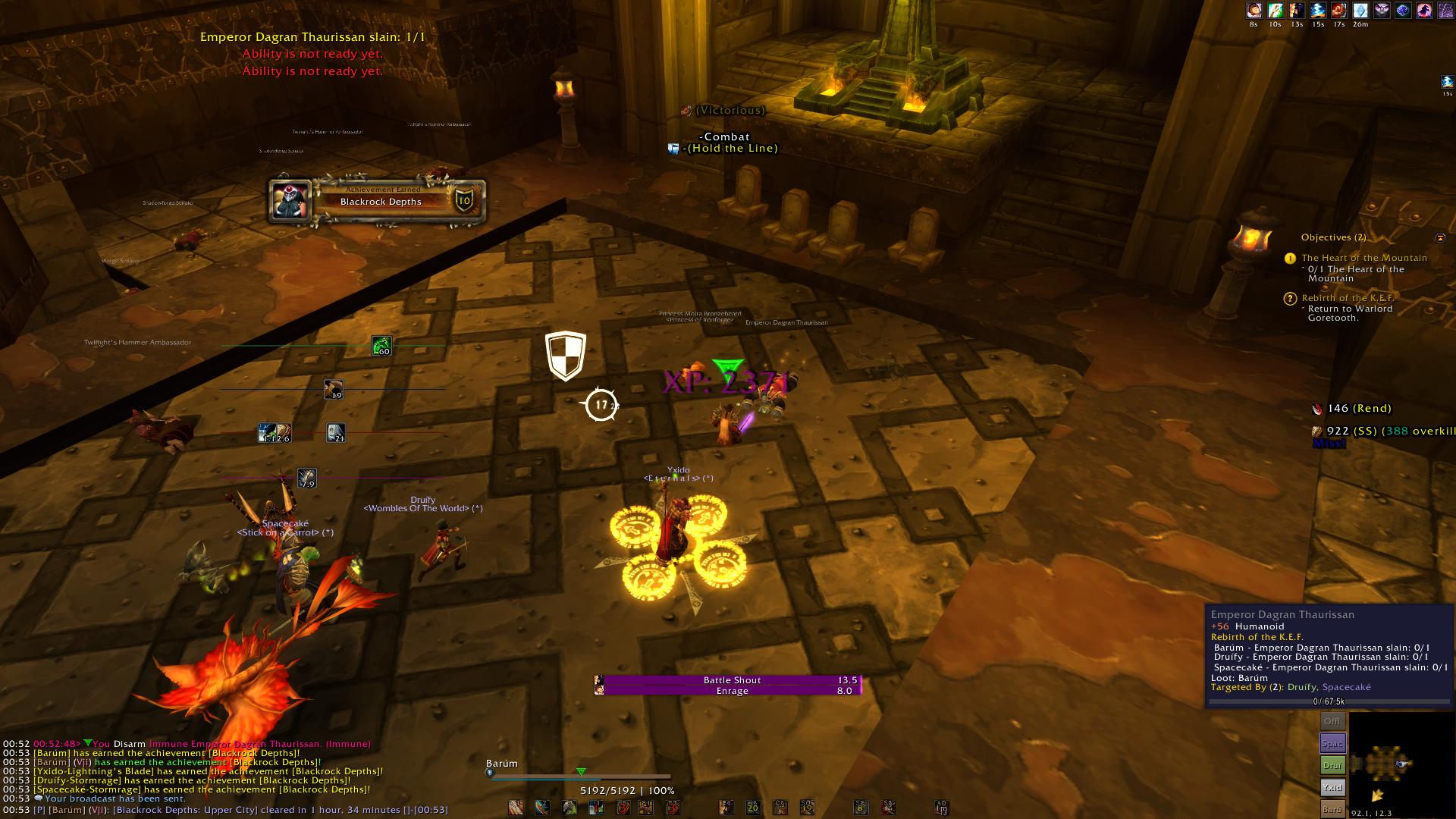The width and height of the screenshot is (1456, 819).
Task: Activate the action bar ability showing 20
Action: coord(753,808)
